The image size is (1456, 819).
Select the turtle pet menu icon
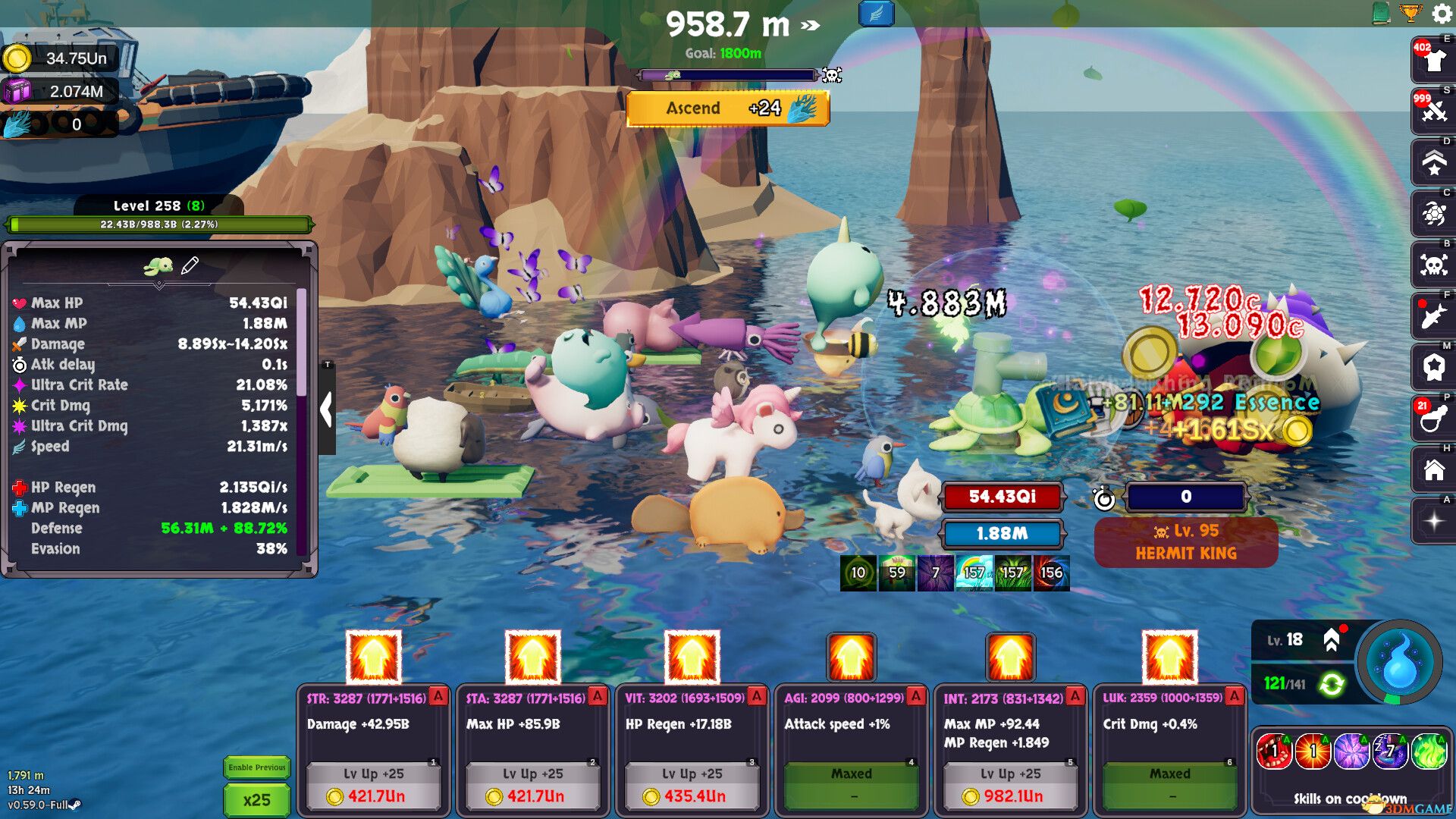click(x=1433, y=215)
